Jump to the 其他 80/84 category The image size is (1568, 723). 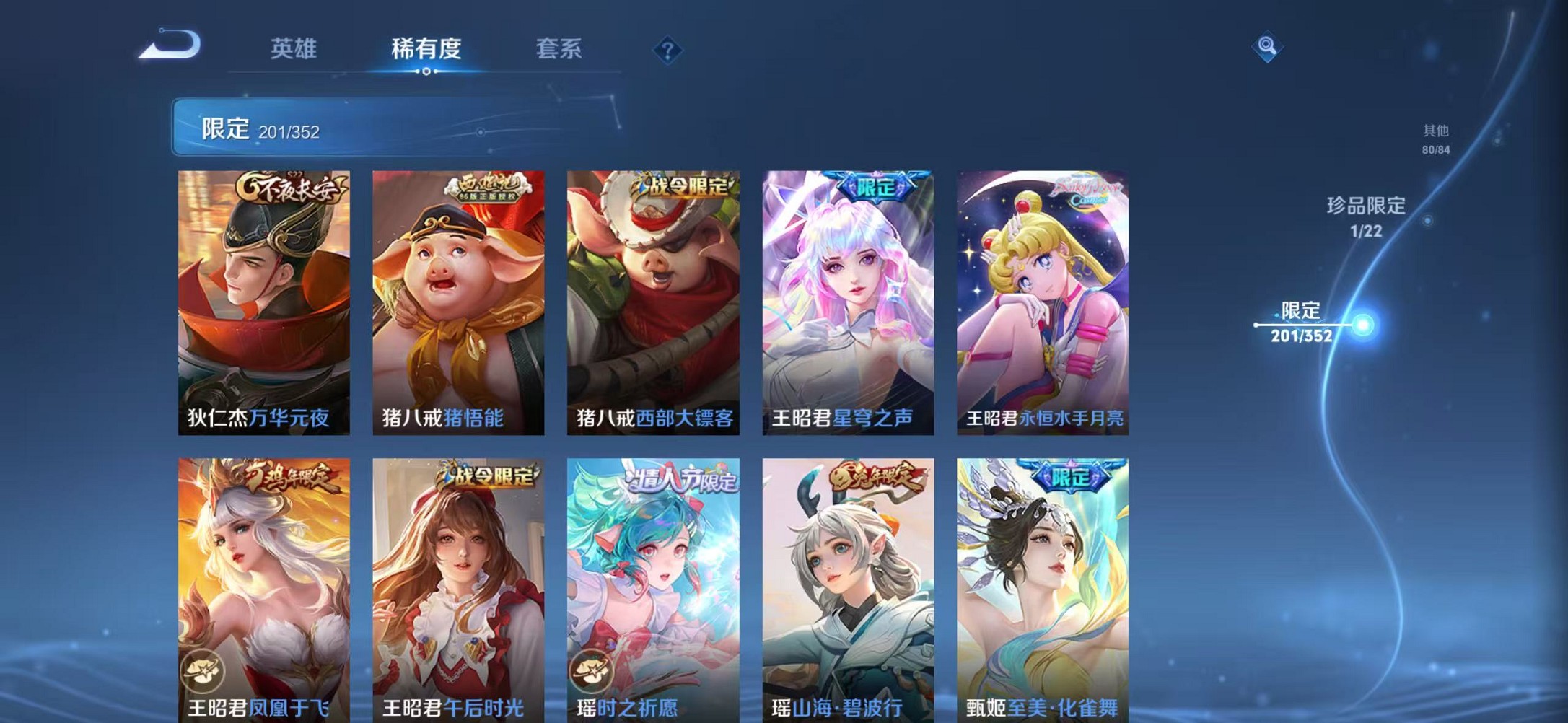coord(1435,139)
